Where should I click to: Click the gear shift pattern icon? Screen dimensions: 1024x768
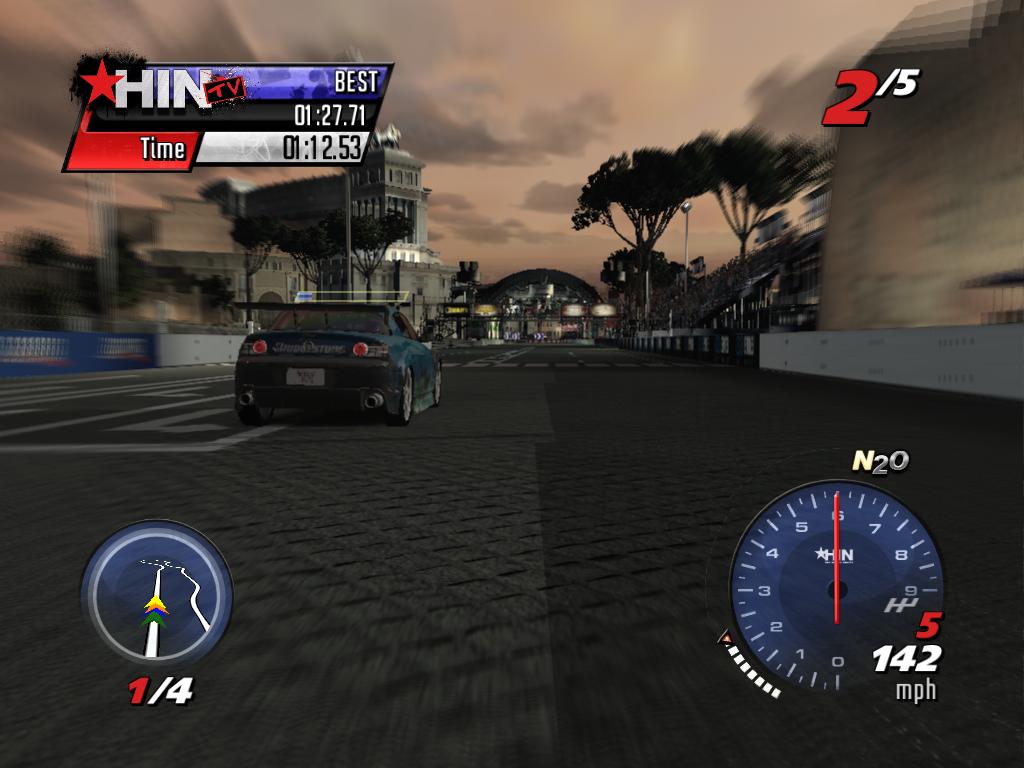897,605
